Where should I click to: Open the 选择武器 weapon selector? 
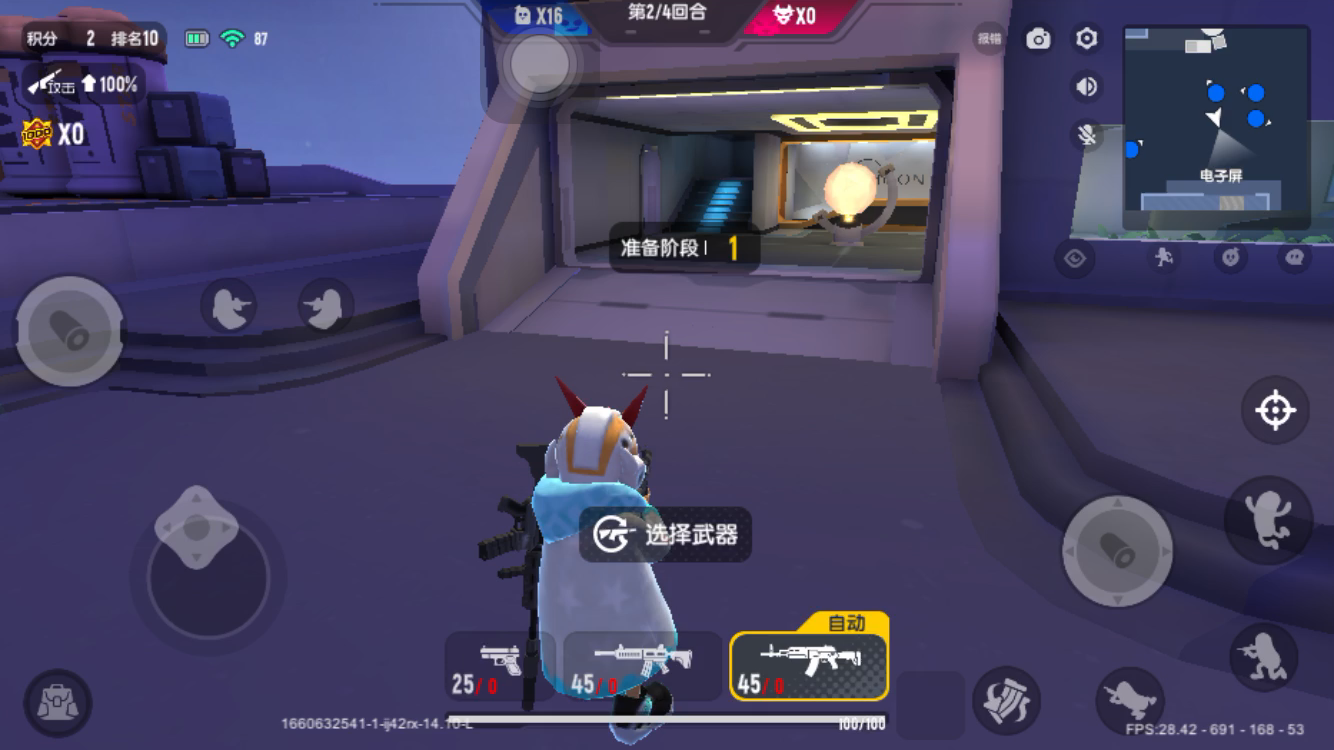[x=667, y=536]
